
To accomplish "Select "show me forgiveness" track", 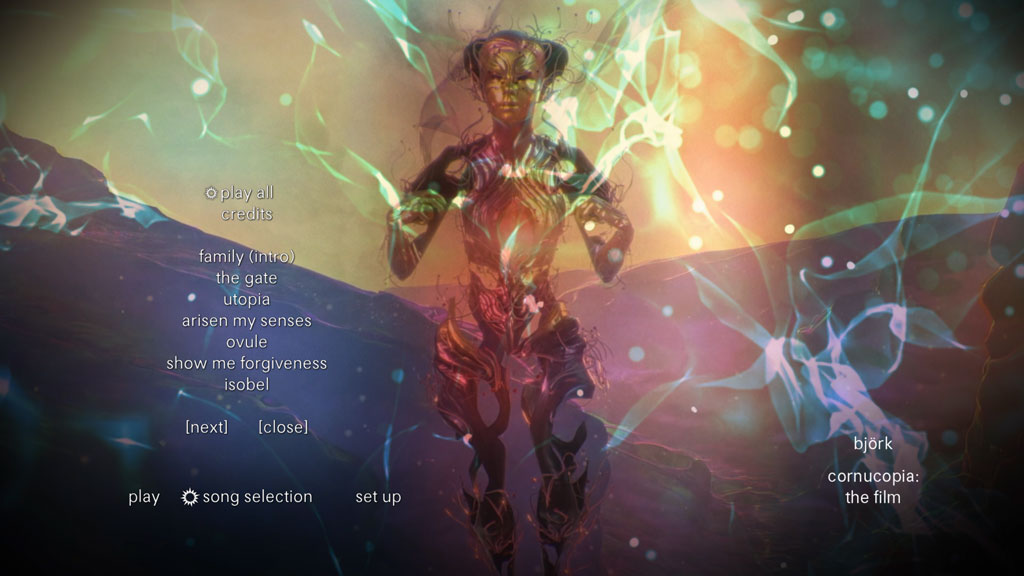I will pyautogui.click(x=247, y=363).
